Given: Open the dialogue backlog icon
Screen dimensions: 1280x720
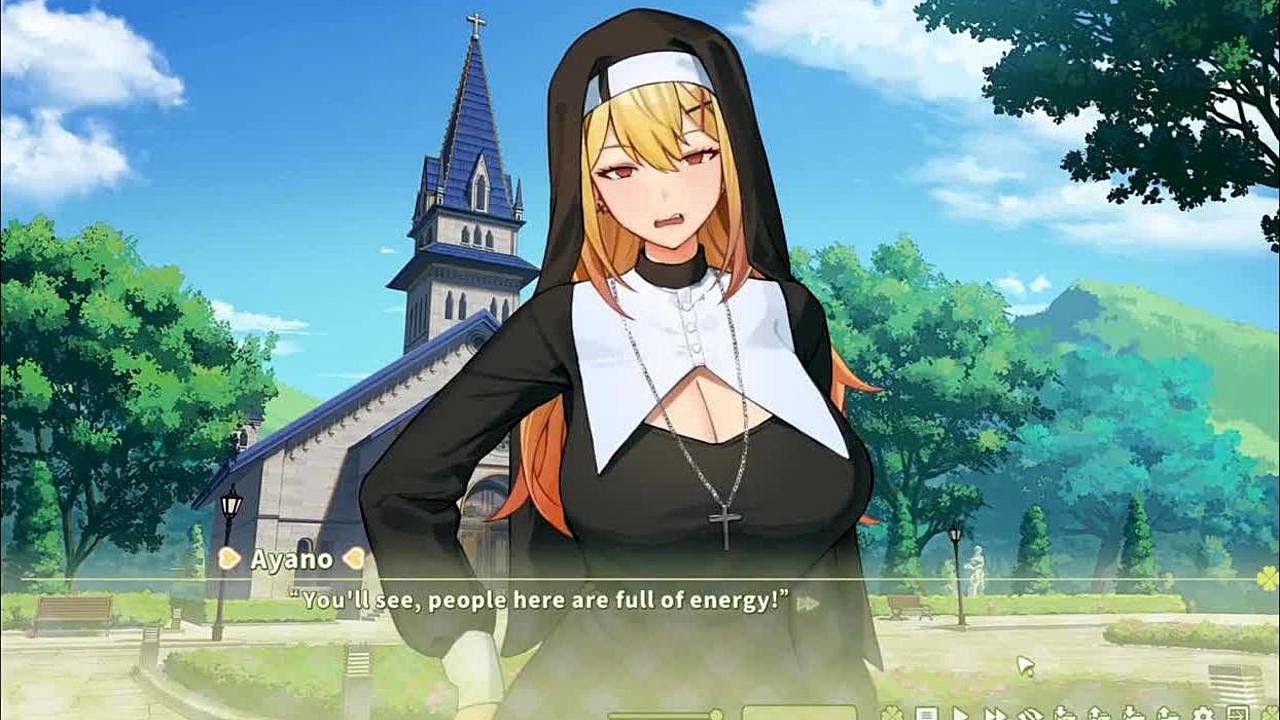Looking at the screenshot, I should pyautogui.click(x=926, y=714).
